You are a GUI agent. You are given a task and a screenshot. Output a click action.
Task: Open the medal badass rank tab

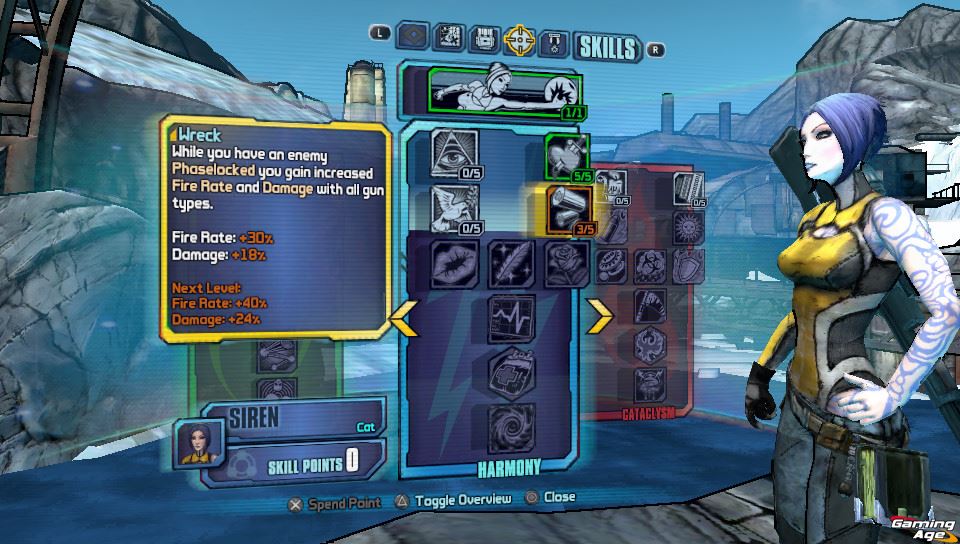553,42
